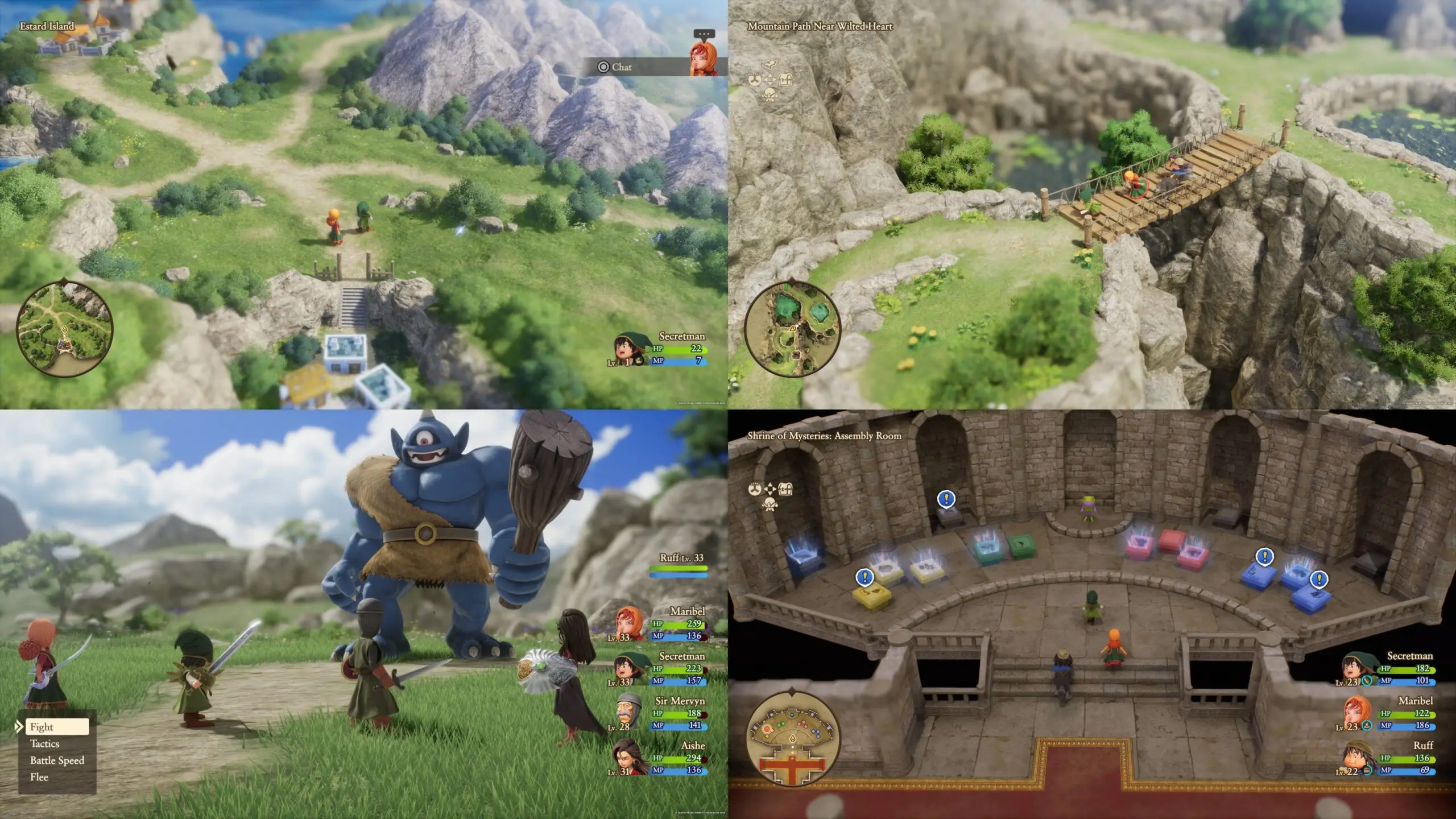Click the status effect badge beside Ruff's level
This screenshot has height=819, width=1456.
click(1367, 770)
